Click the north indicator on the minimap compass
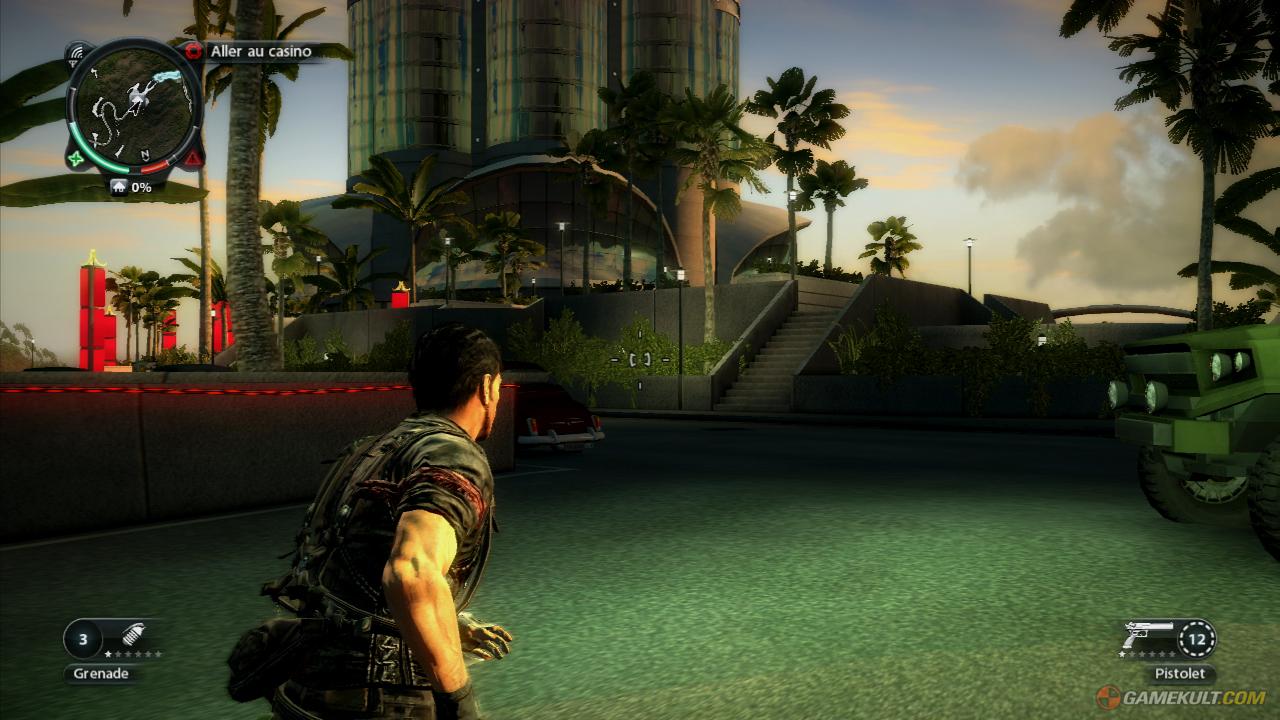 tap(144, 153)
